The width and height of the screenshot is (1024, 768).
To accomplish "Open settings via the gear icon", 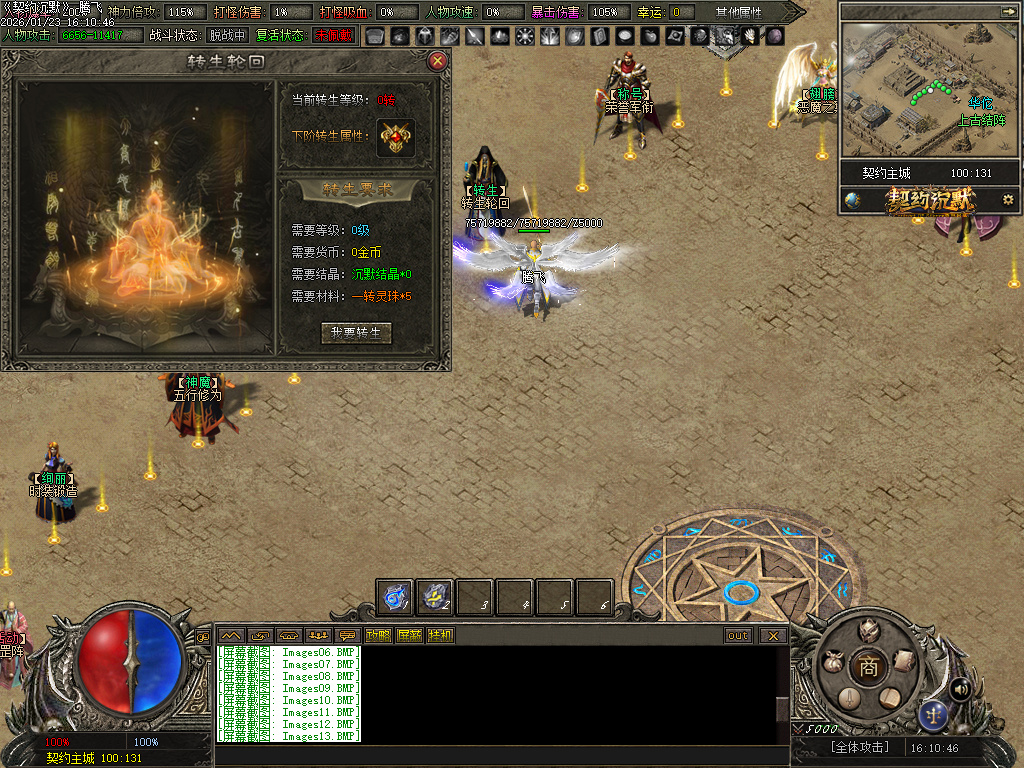I will pos(1008,199).
